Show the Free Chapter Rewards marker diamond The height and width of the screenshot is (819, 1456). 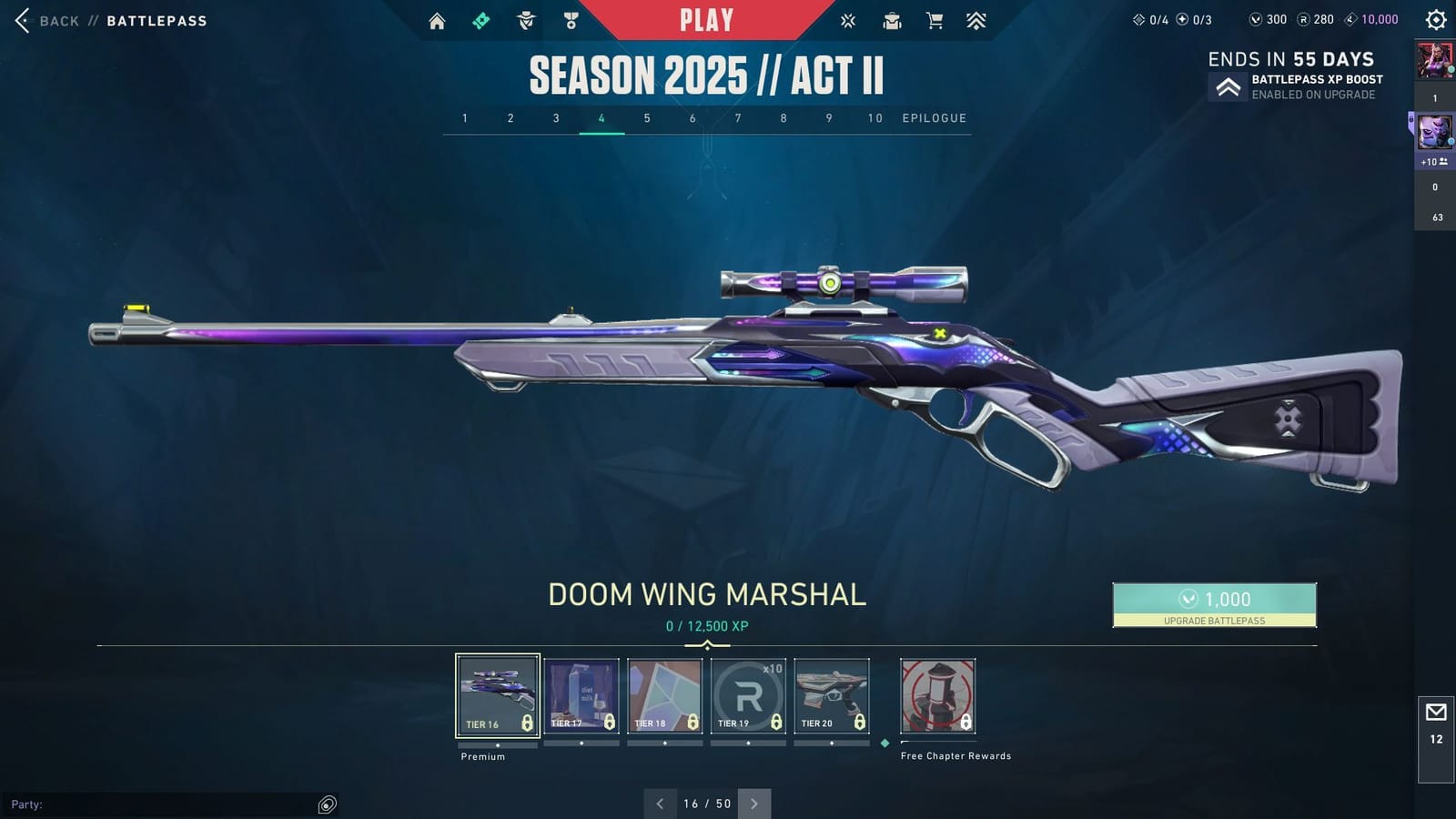884,742
